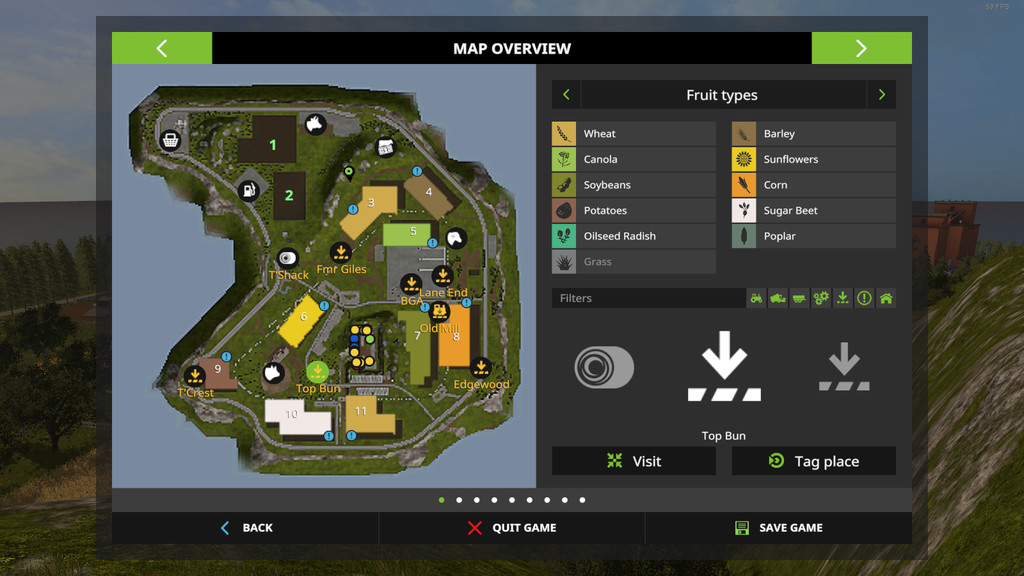Select the Wheat fruit type entry
This screenshot has width=1024, height=576.
click(x=634, y=134)
